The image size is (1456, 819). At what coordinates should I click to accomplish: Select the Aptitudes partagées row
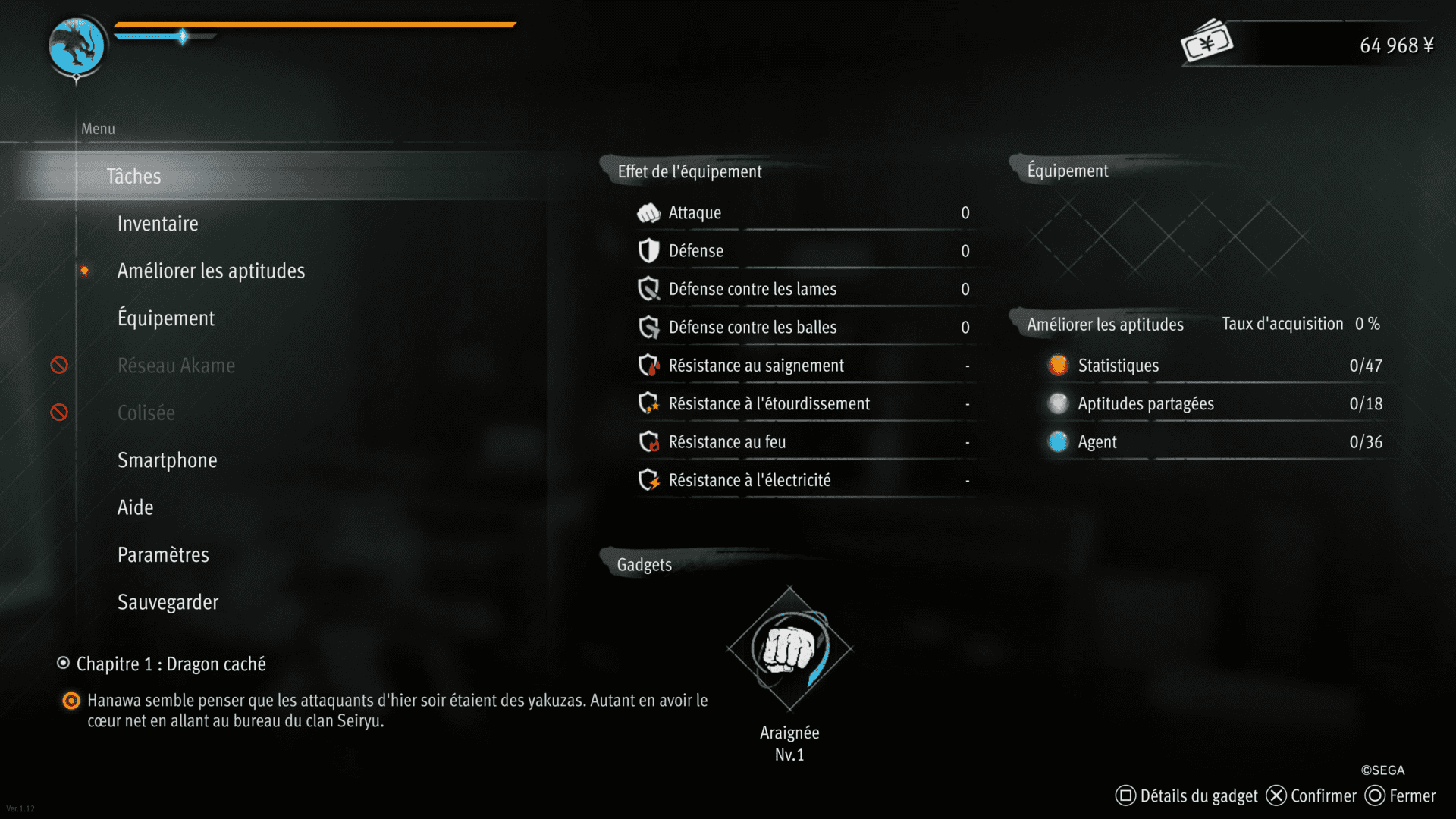click(1213, 403)
